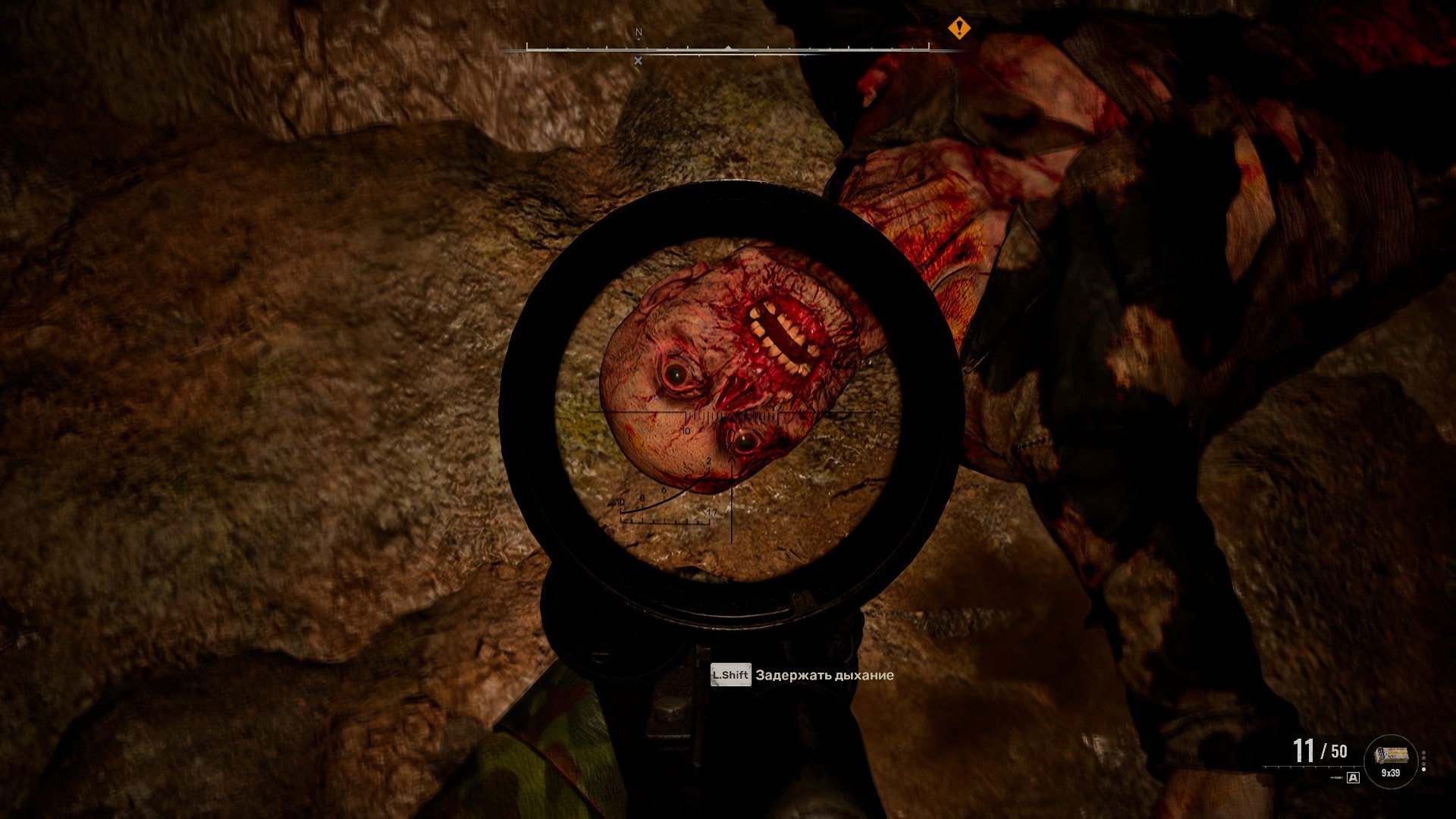Click the orange exclamation objective marker
This screenshot has width=1456, height=819.
pos(959,29)
